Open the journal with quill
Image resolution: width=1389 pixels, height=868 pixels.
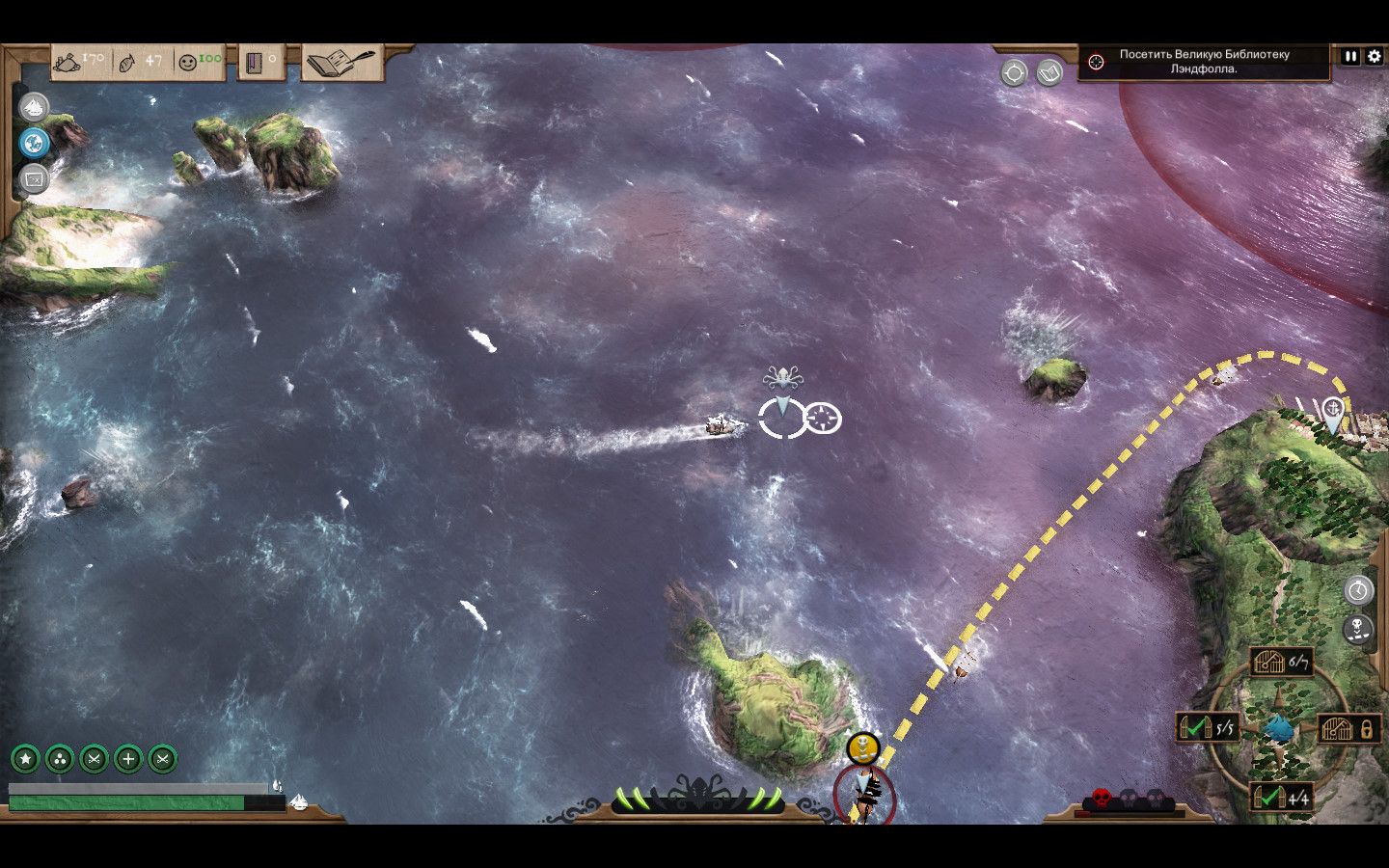(341, 64)
